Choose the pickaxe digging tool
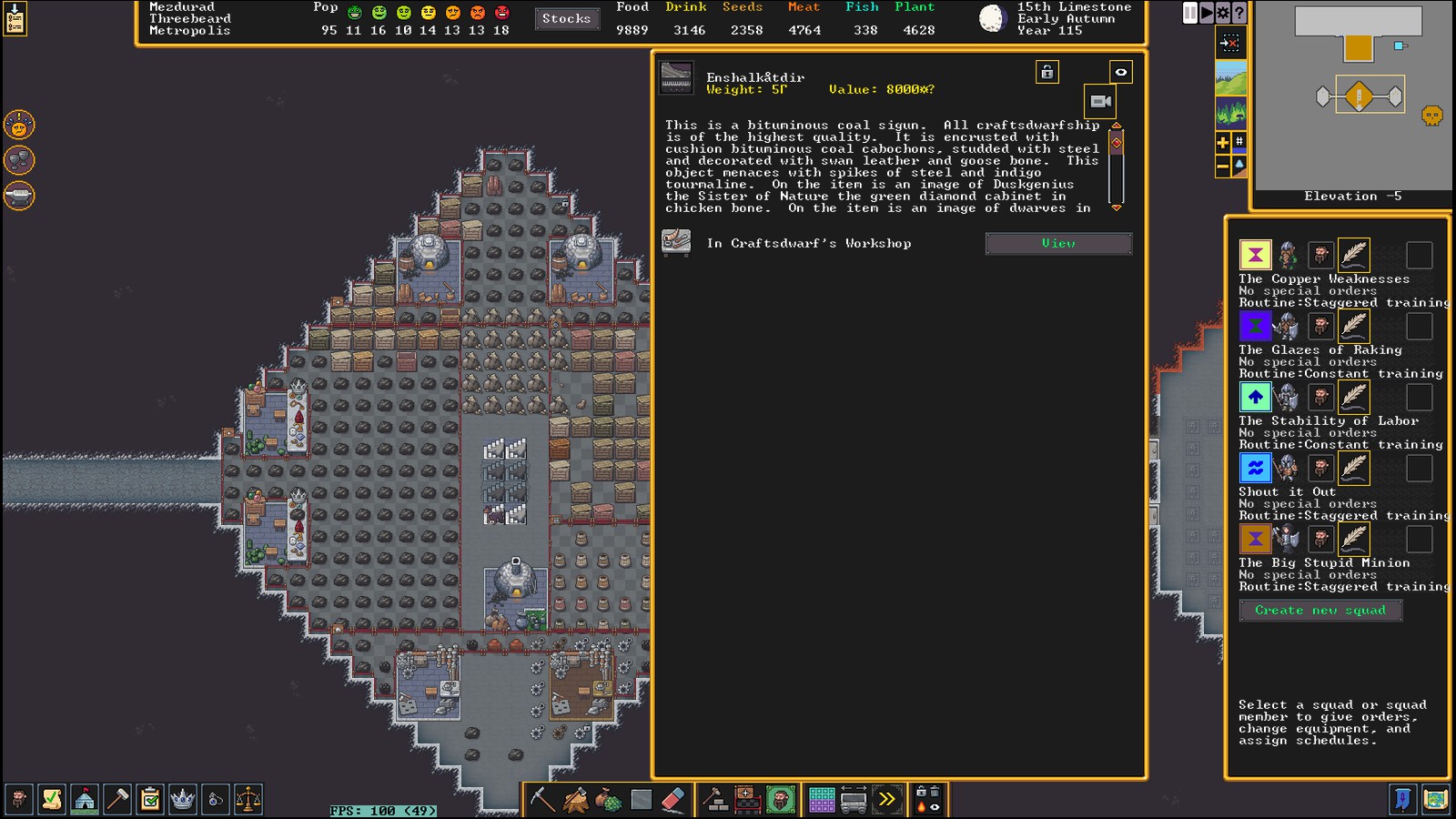Viewport: 1456px width, 819px height. (542, 800)
